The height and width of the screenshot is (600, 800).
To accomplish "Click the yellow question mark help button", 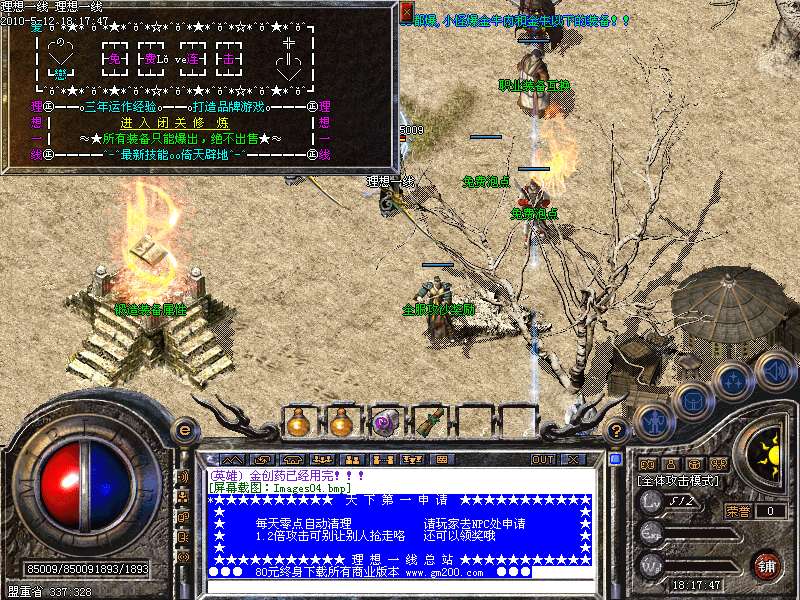I will point(618,430).
